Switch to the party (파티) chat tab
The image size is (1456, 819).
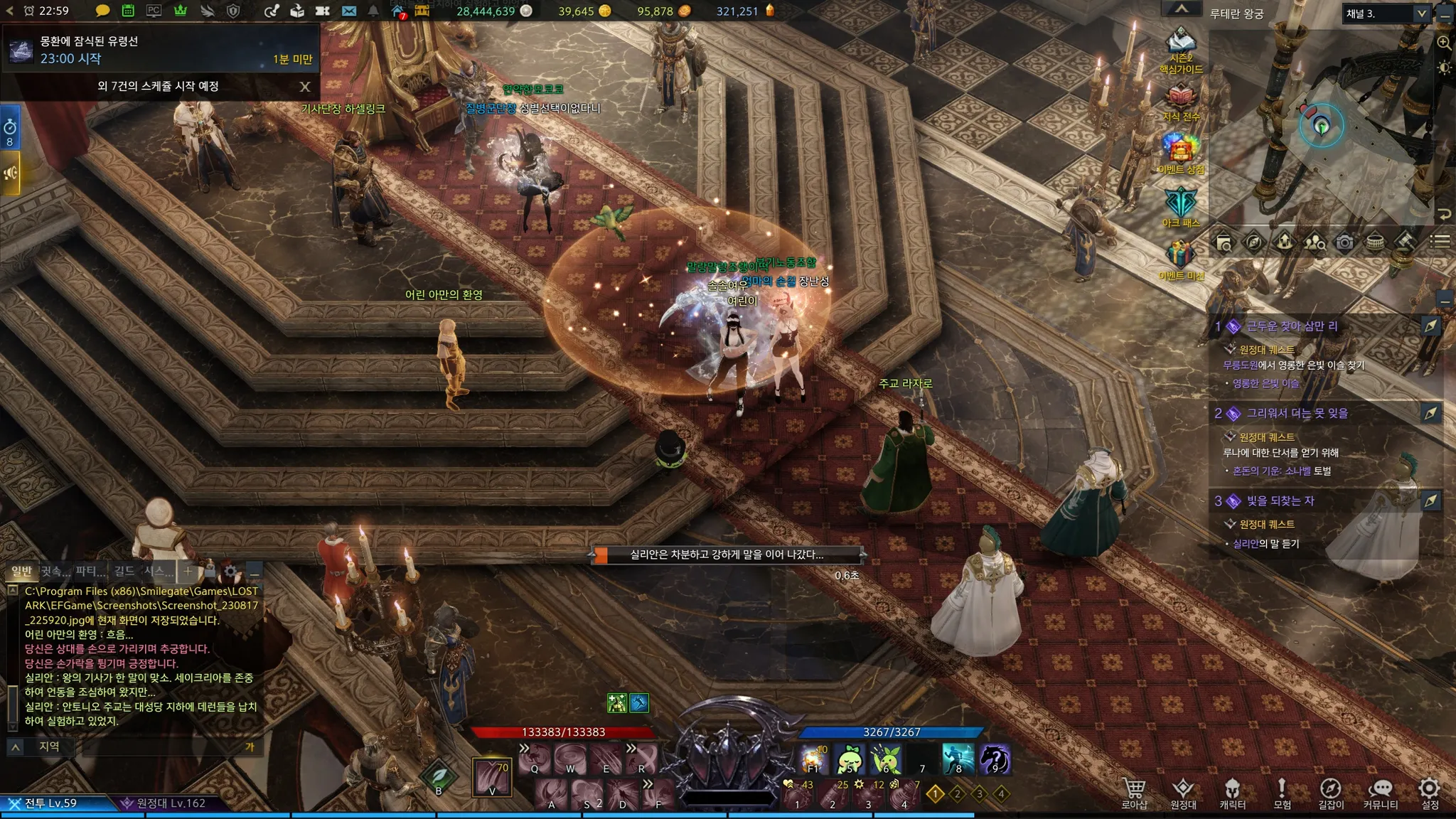point(90,571)
